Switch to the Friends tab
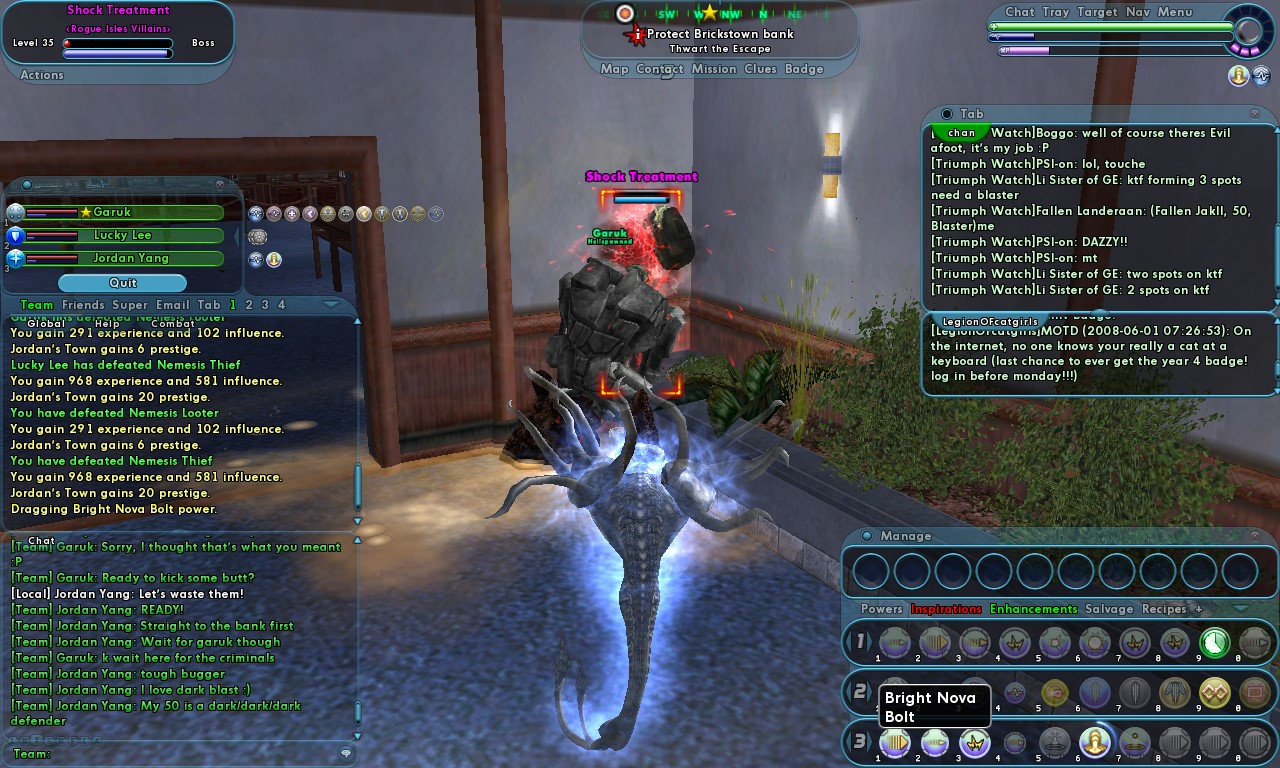The width and height of the screenshot is (1280, 768). [83, 305]
